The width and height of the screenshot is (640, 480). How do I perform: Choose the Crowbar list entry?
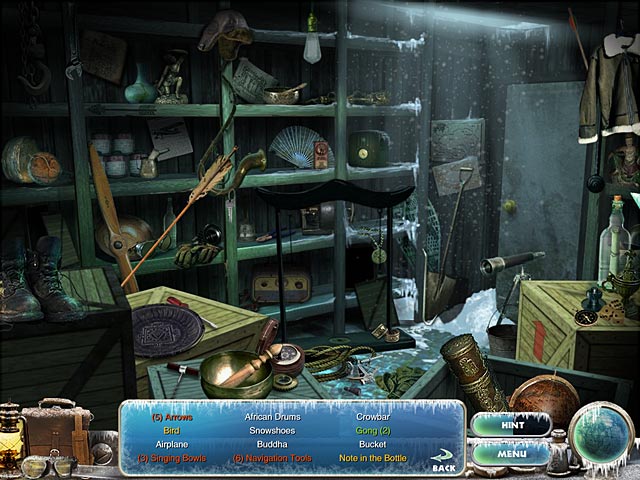point(373,414)
